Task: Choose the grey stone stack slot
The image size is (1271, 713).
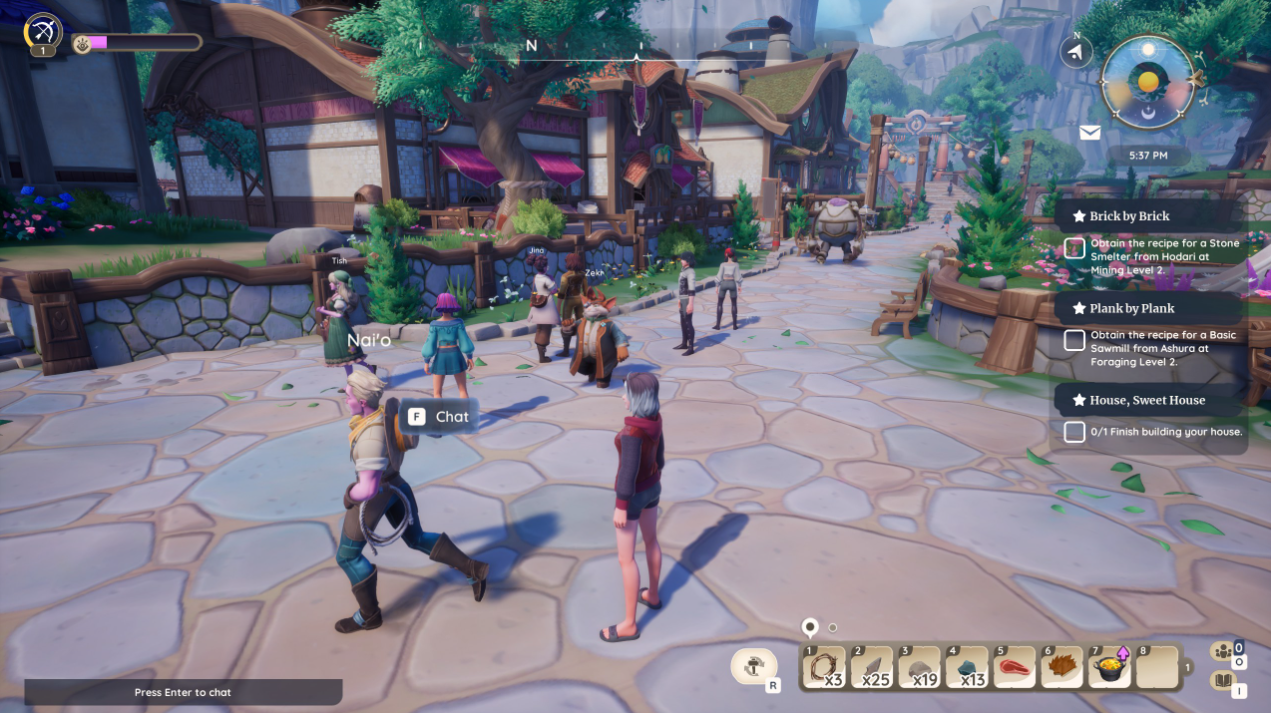Action: (918, 667)
